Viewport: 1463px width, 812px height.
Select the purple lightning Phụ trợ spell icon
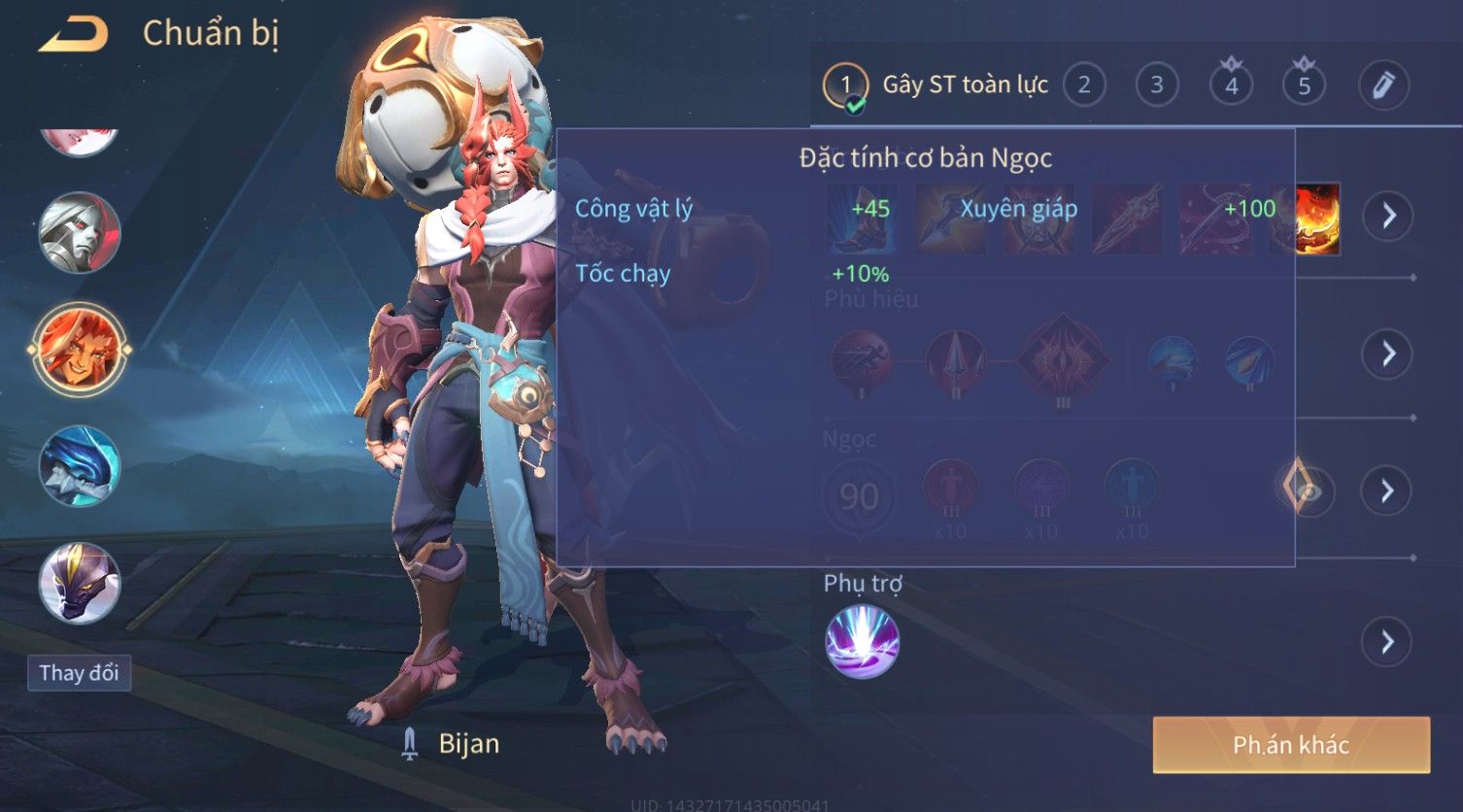click(862, 642)
